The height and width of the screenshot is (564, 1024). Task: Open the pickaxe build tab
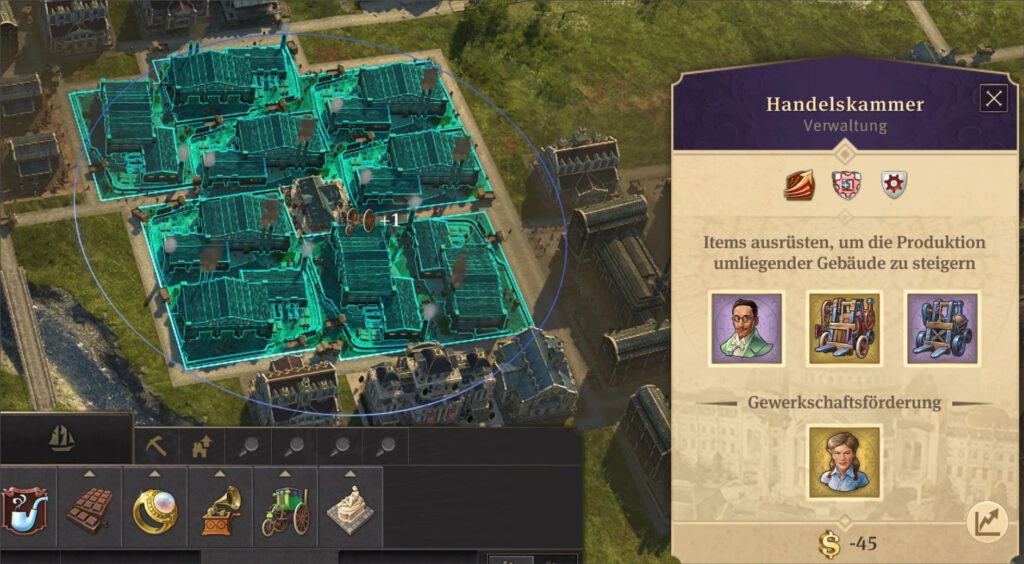tap(156, 446)
